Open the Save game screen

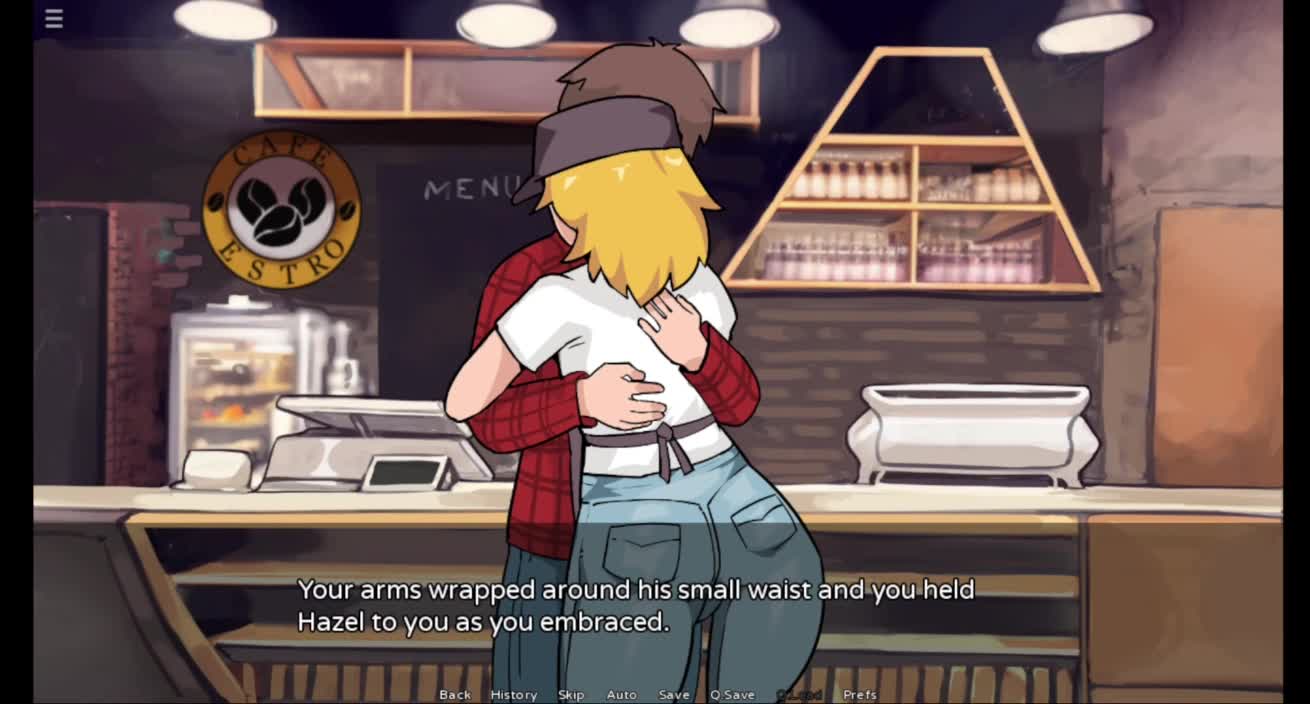click(674, 695)
